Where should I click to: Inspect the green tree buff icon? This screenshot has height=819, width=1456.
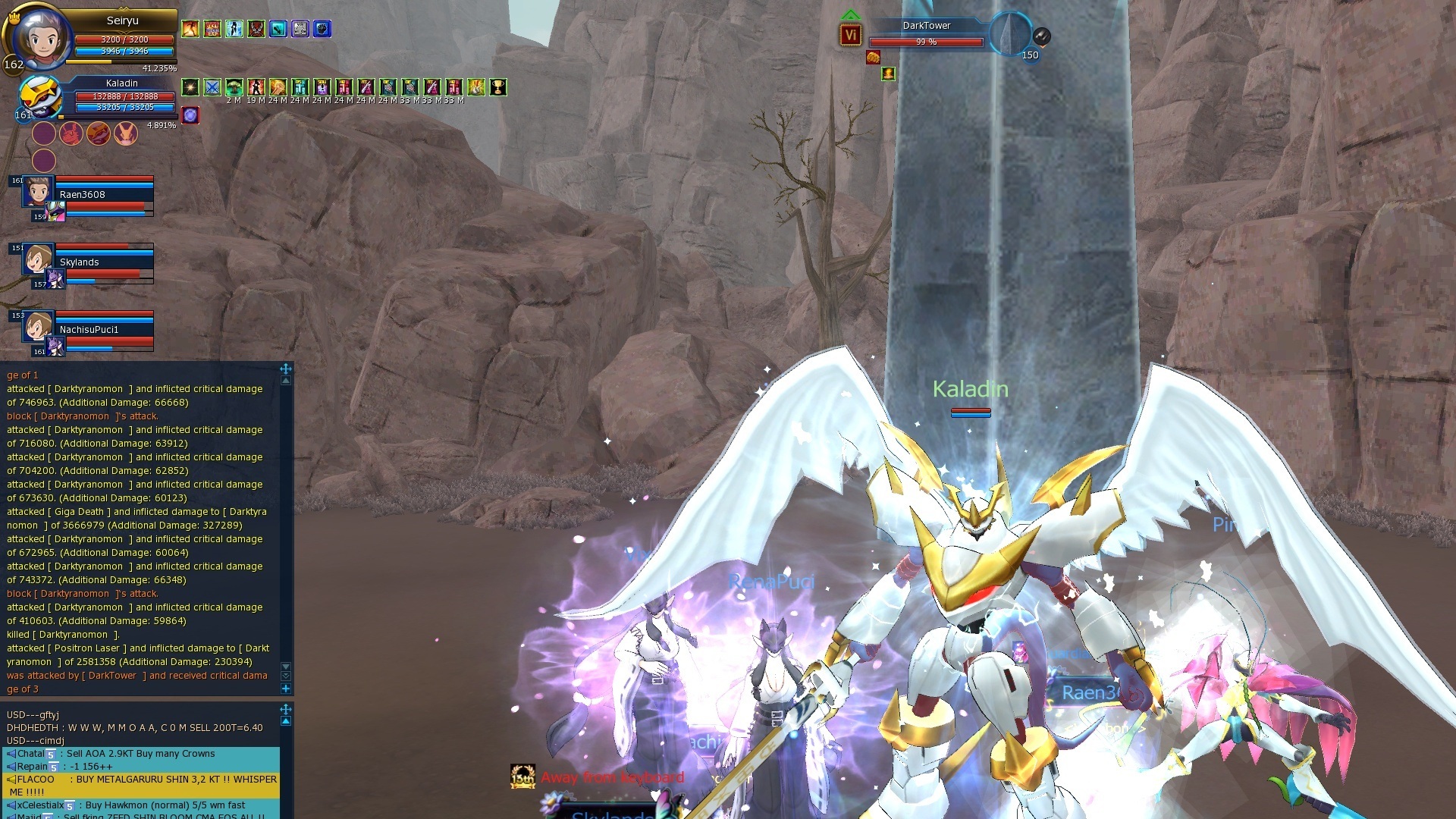coord(234,87)
